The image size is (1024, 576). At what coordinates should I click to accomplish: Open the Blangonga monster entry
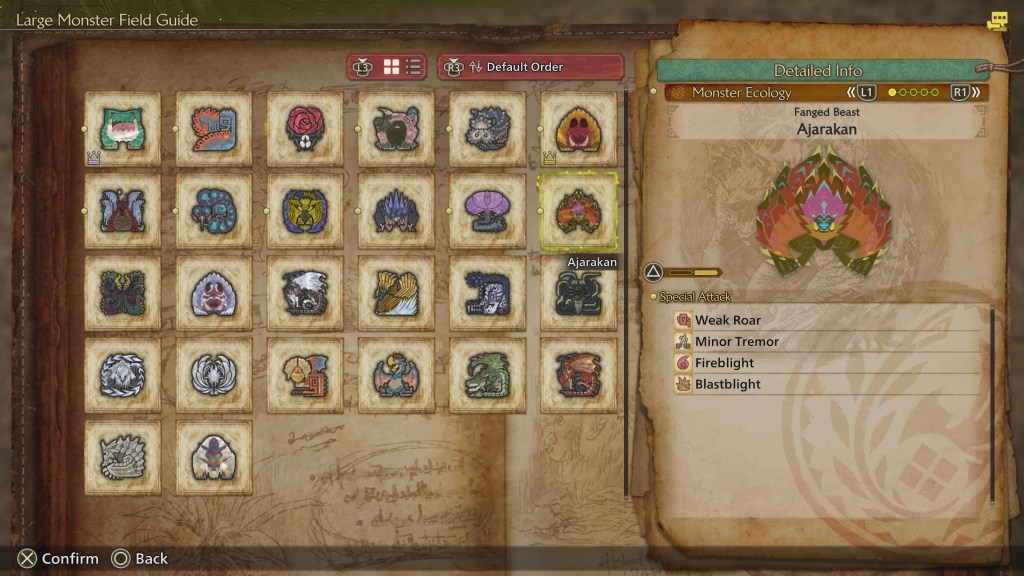pyautogui.click(x=214, y=457)
